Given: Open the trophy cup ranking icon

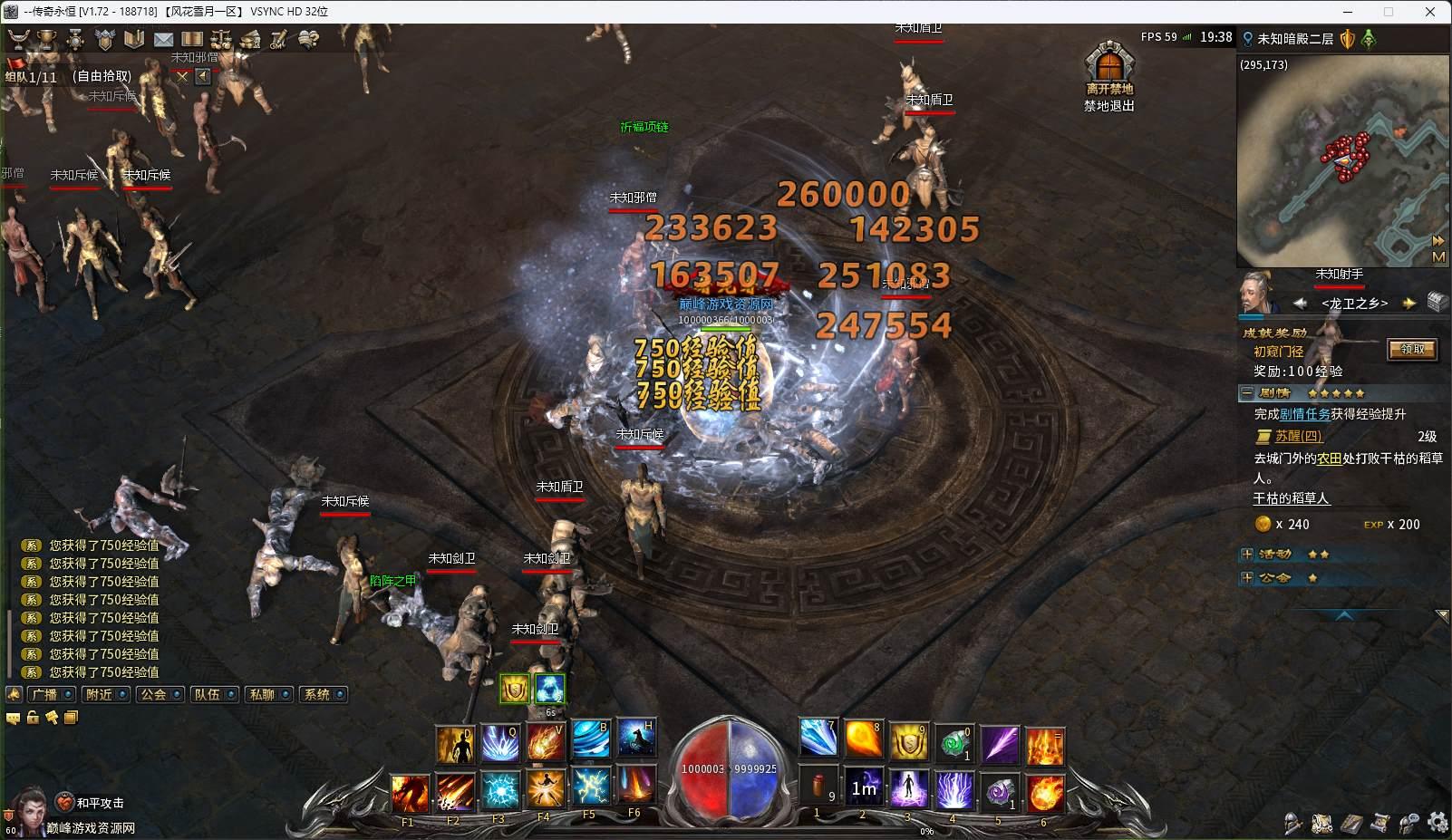Looking at the screenshot, I should 46,39.
